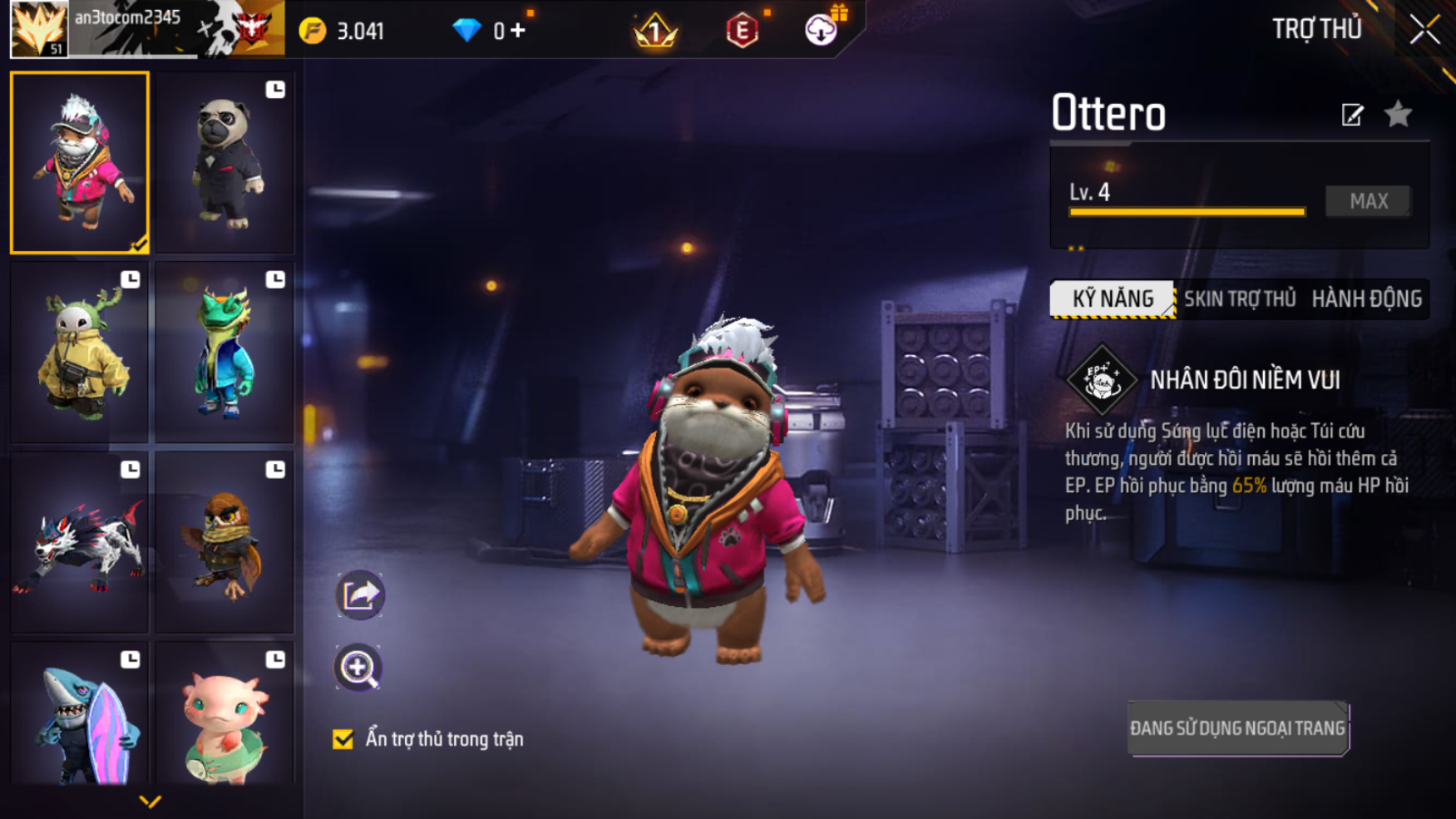Click the ĐANG SỬ DỤNG NGOẠI TRANG button
This screenshot has height=819, width=1456.
click(x=1237, y=728)
